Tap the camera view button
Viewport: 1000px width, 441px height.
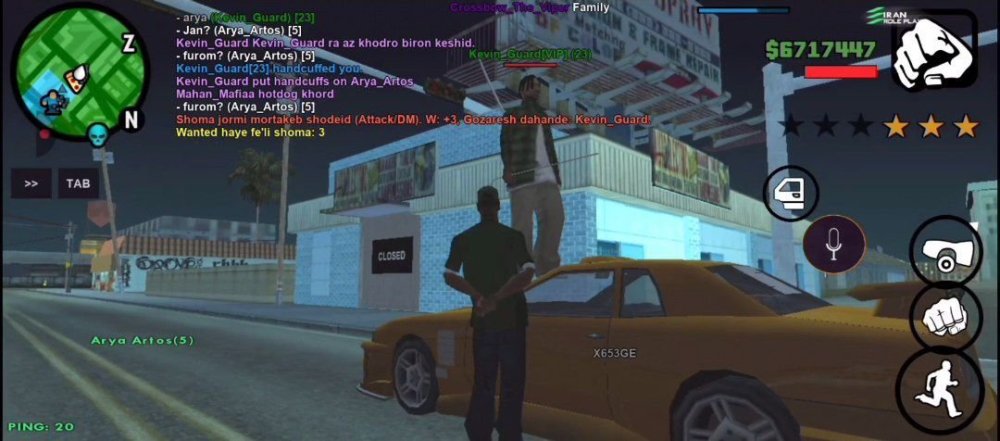point(945,252)
